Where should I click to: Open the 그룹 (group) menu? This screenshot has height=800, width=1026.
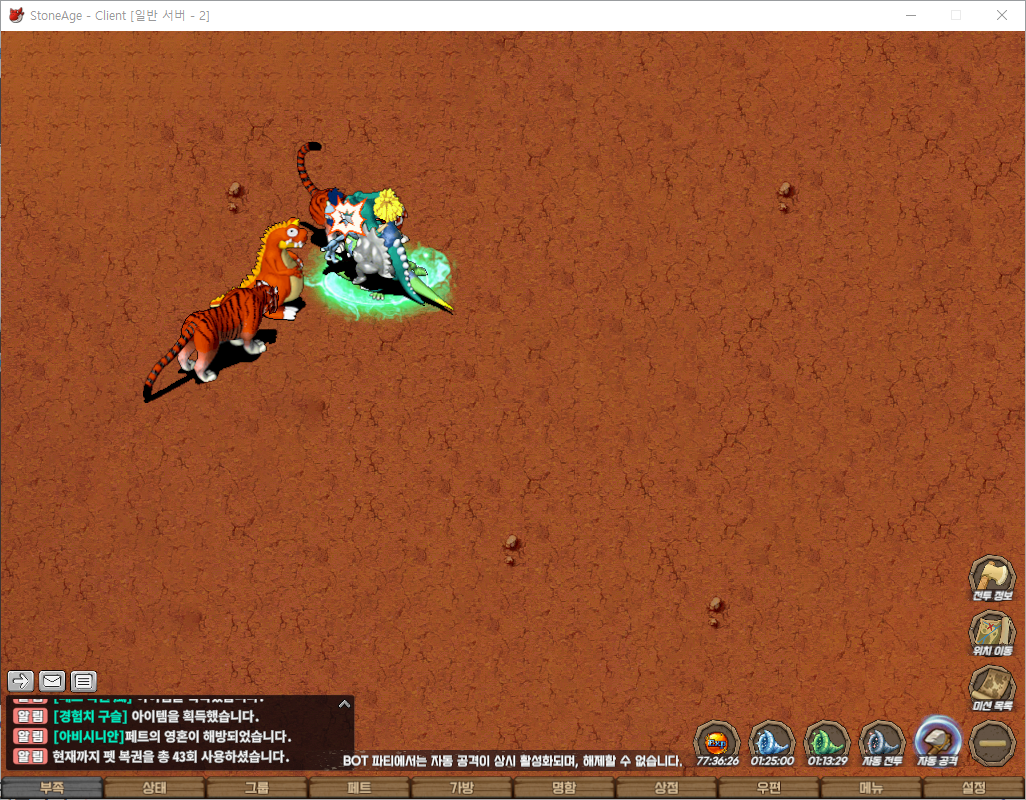pyautogui.click(x=257, y=788)
